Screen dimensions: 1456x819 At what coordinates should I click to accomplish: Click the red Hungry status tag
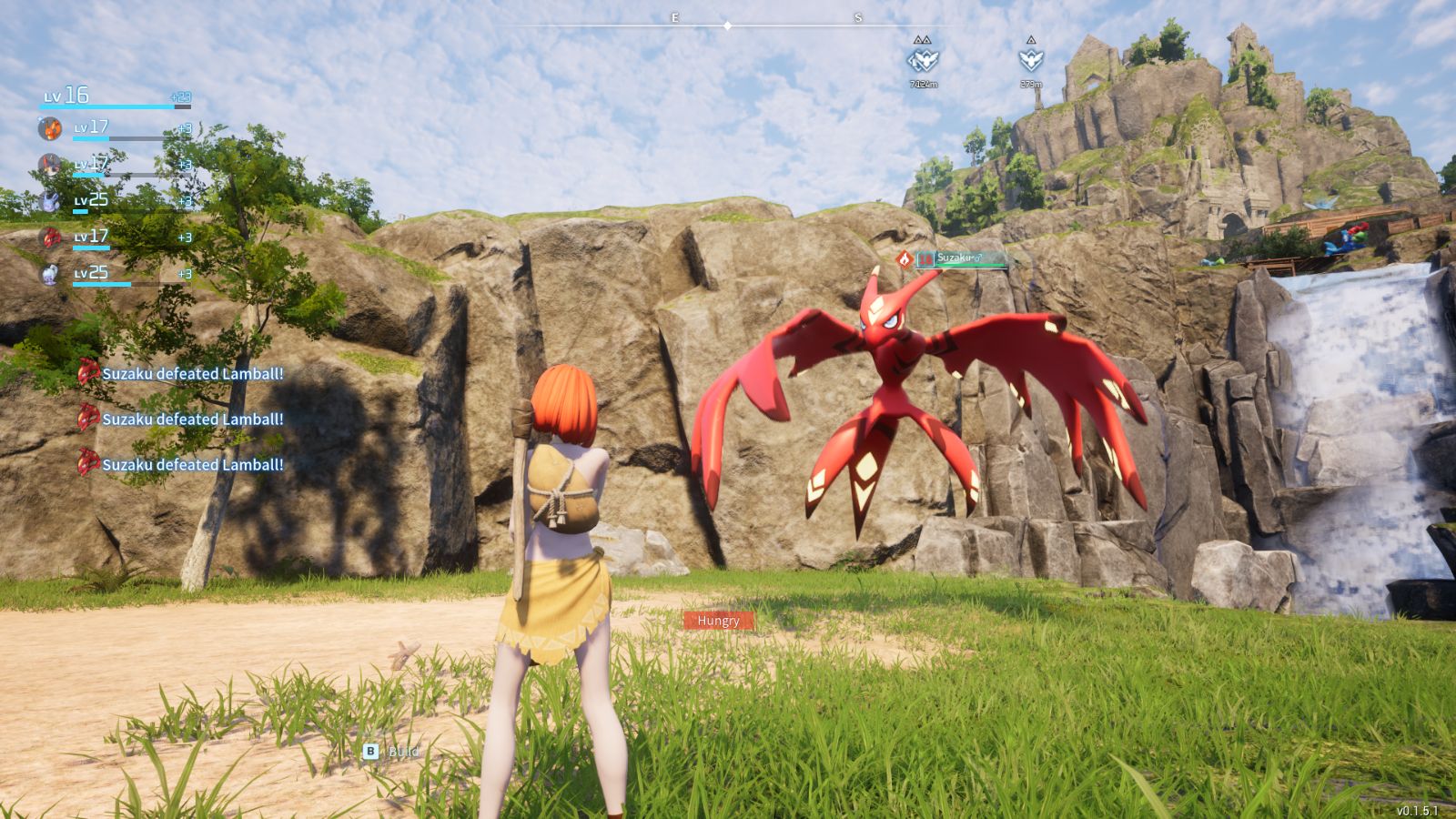click(x=718, y=621)
